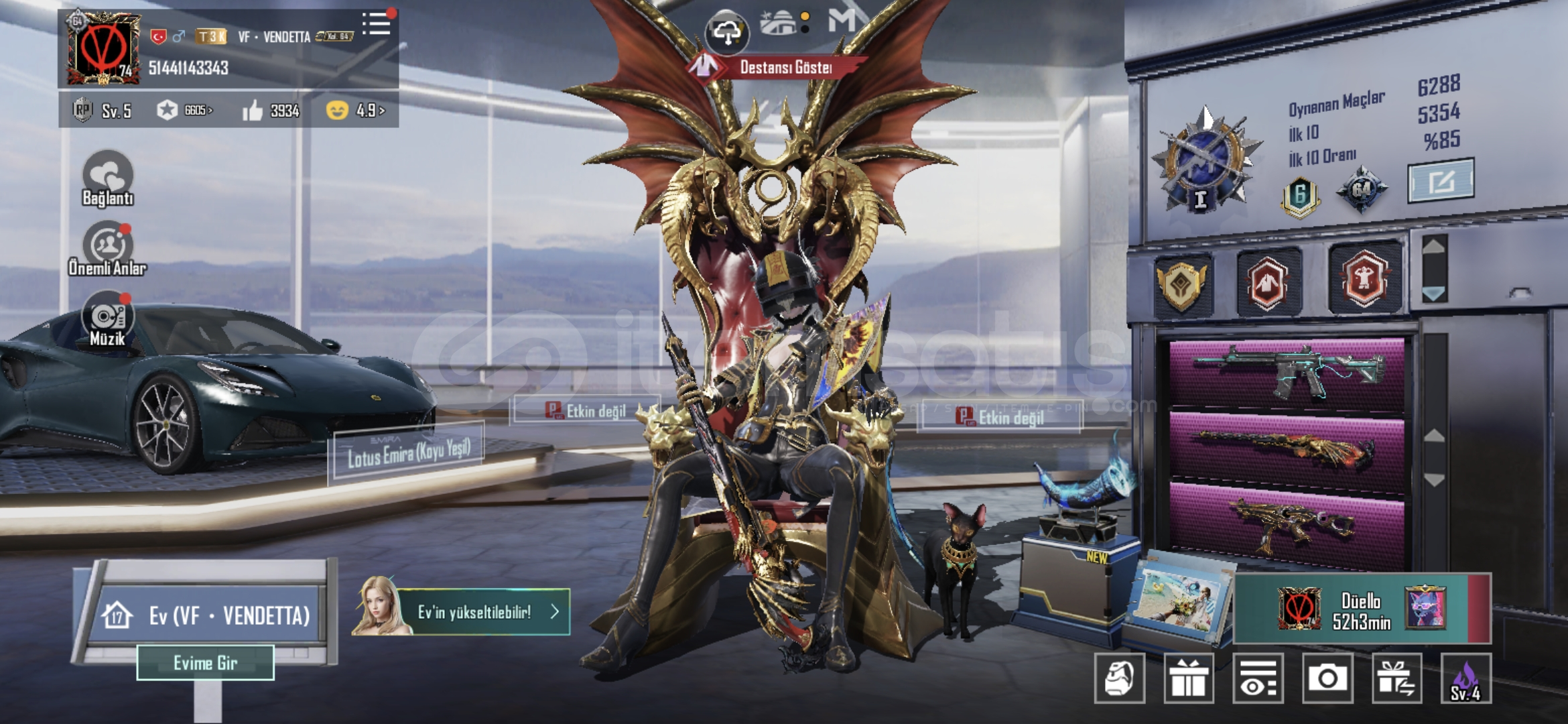
Task: Open the gift exchange icon
Action: 1396,678
